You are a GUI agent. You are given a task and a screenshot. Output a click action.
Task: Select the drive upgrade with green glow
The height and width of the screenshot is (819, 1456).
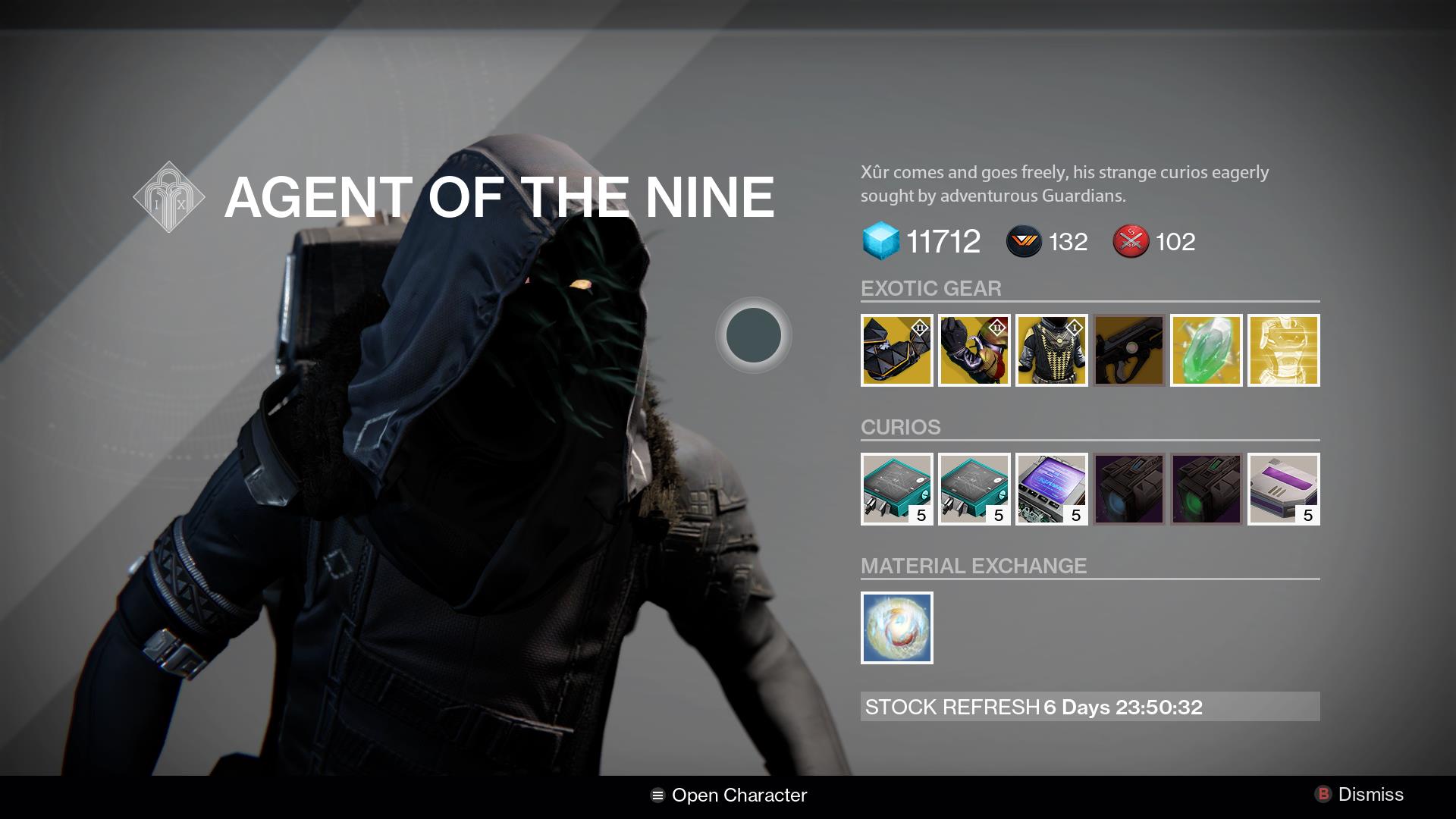[1206, 489]
